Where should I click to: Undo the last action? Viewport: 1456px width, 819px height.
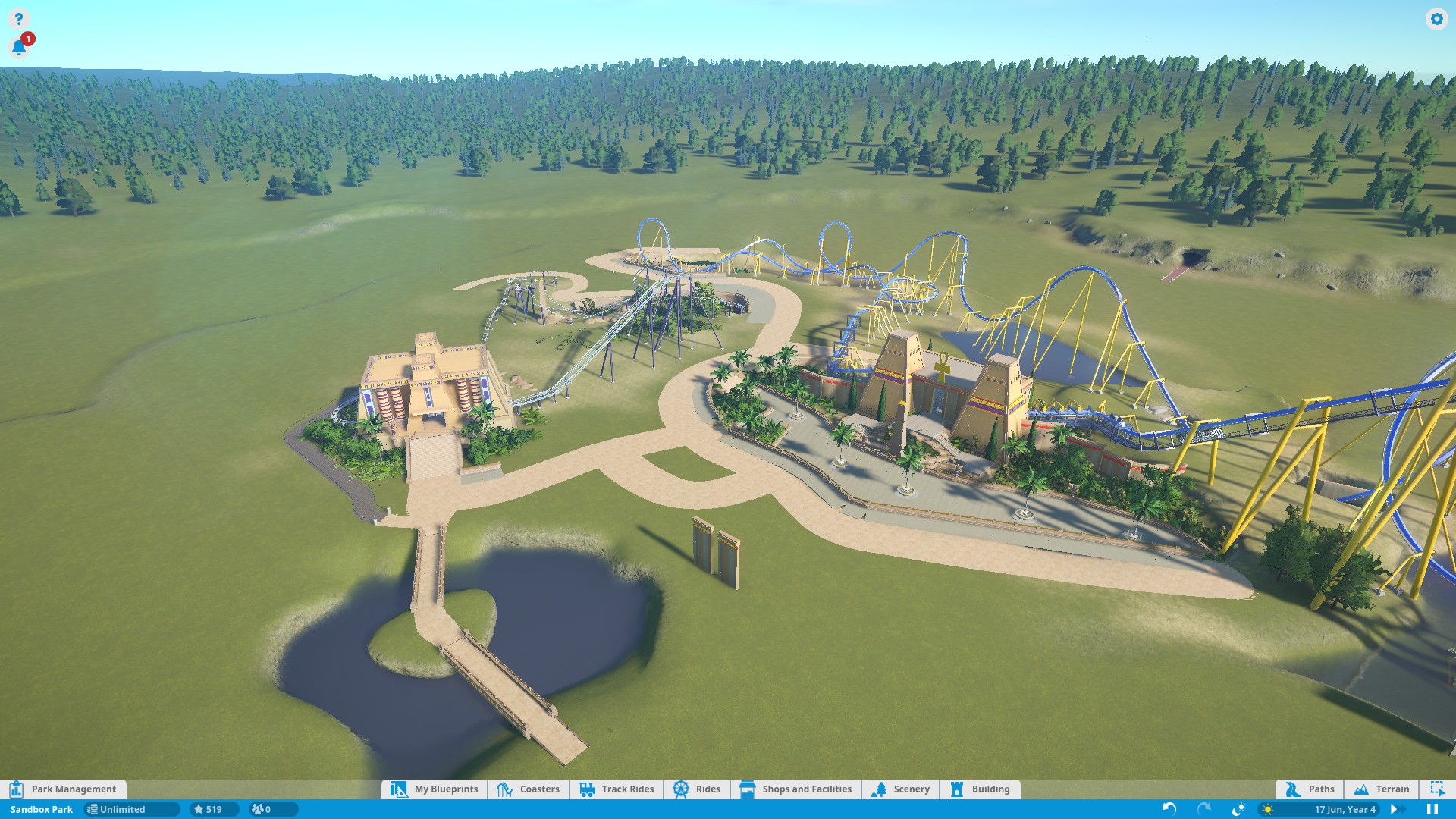(1169, 809)
